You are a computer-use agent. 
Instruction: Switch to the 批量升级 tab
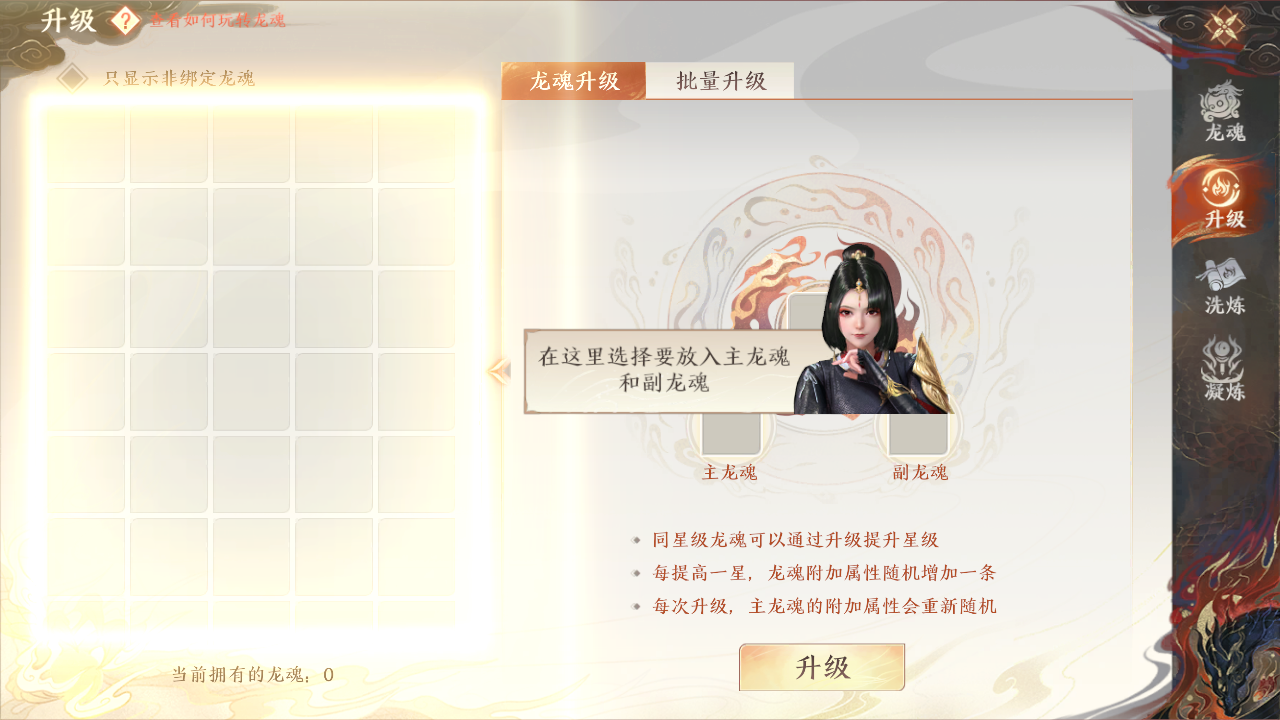[x=720, y=82]
